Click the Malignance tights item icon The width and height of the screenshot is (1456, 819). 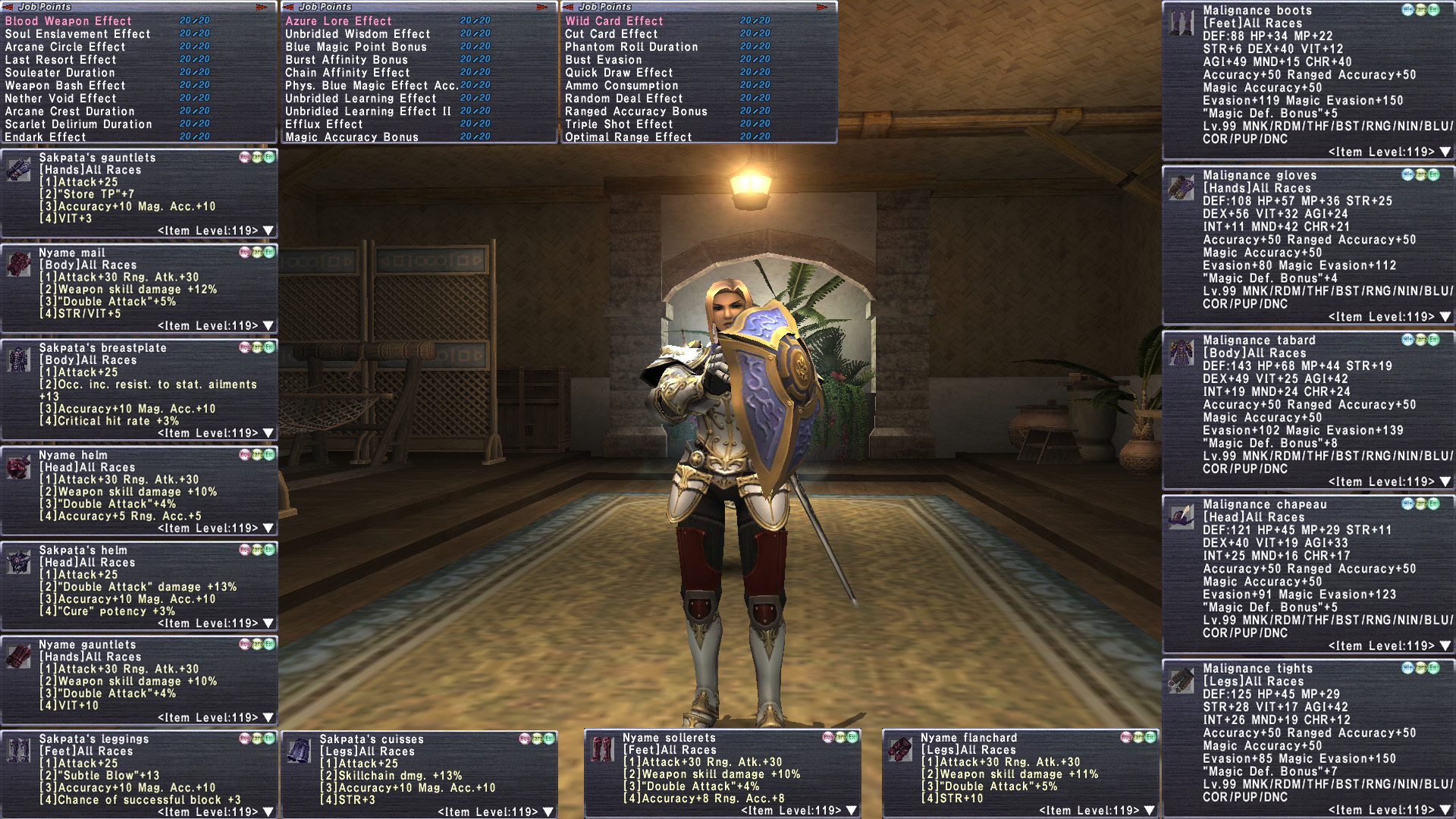click(1181, 681)
